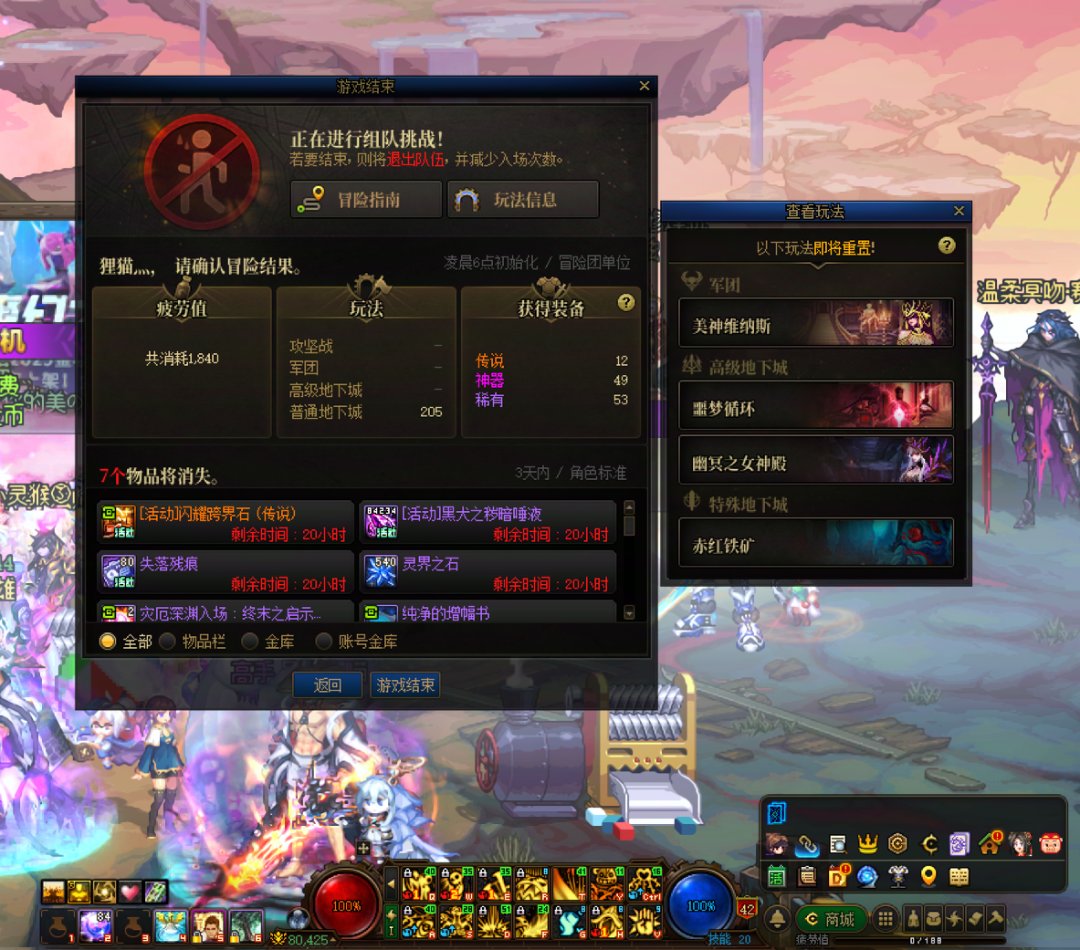Open the gold crown icon menu
This screenshot has height=950, width=1080.
tap(868, 844)
